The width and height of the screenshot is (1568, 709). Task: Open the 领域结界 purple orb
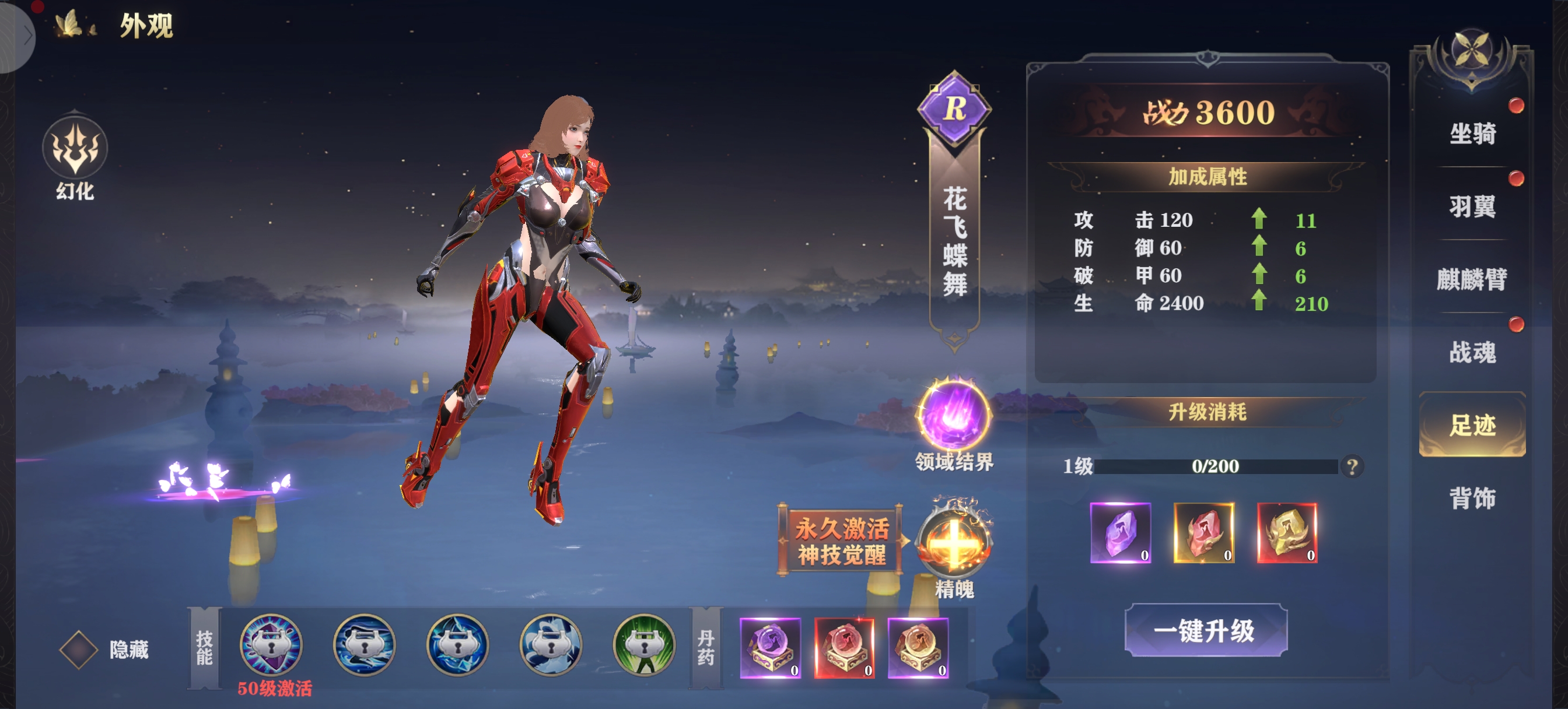954,415
